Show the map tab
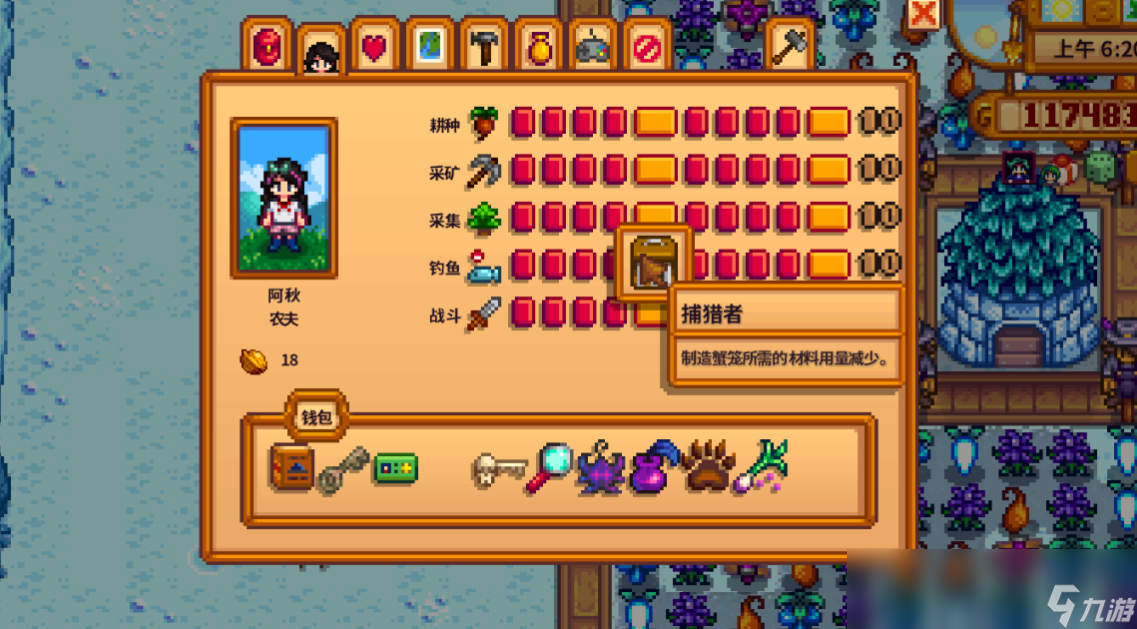 coord(430,48)
